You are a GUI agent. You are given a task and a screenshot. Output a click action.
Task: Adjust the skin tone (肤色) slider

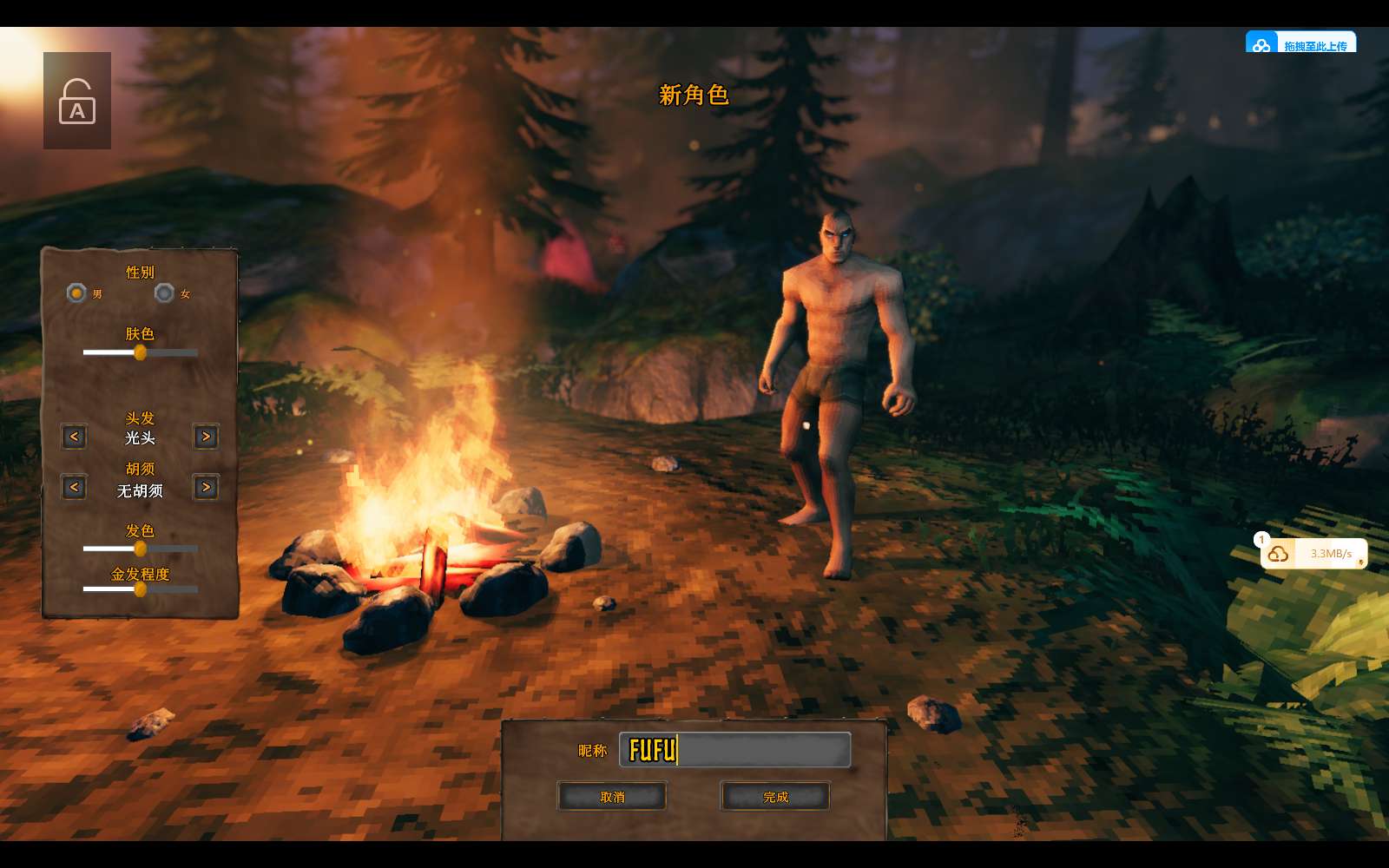click(140, 352)
